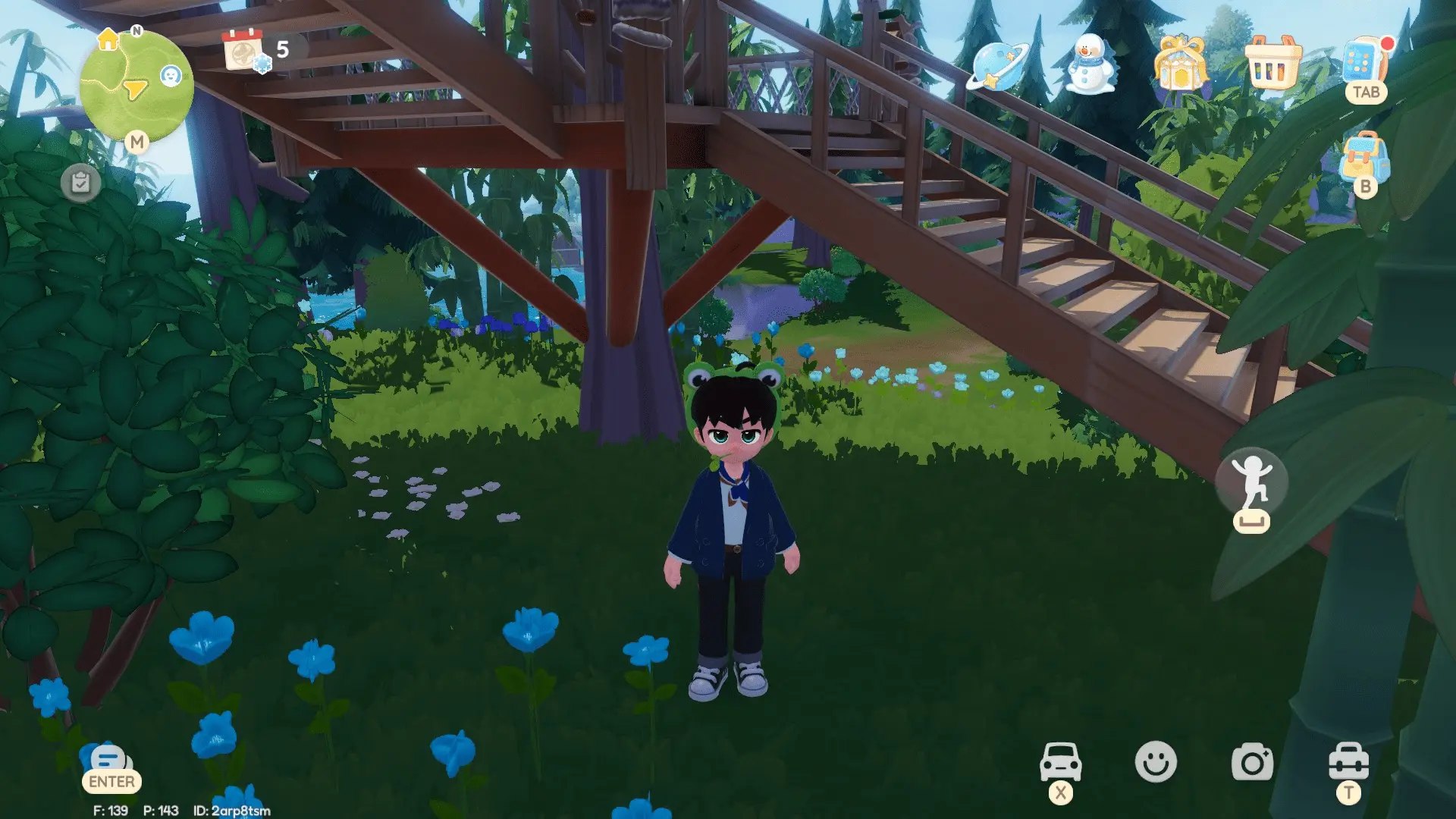The width and height of the screenshot is (1456, 819).
Task: Toggle the friends icon on the minimap
Action: click(x=171, y=76)
